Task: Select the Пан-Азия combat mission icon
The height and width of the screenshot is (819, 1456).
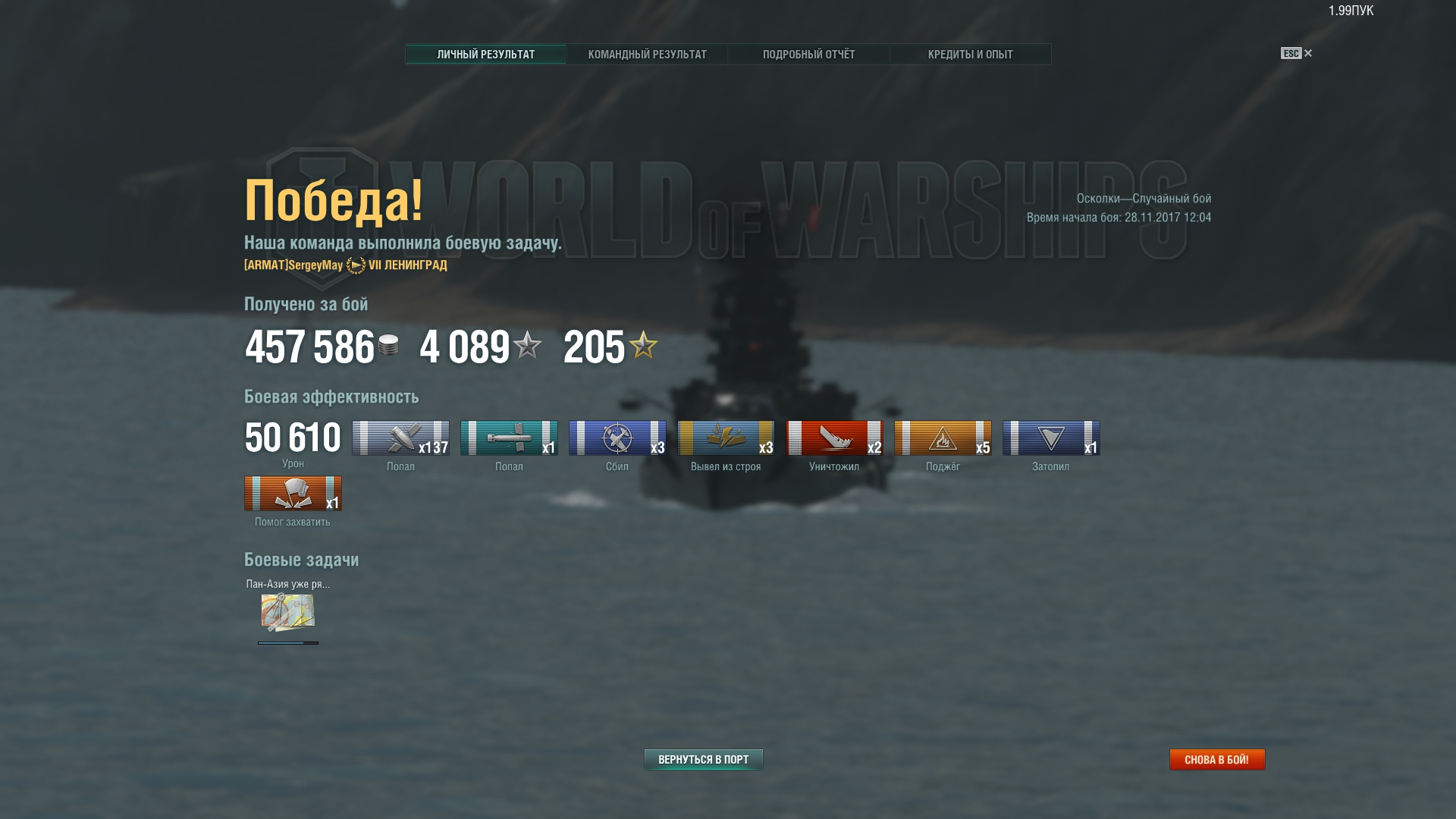Action: [x=288, y=613]
